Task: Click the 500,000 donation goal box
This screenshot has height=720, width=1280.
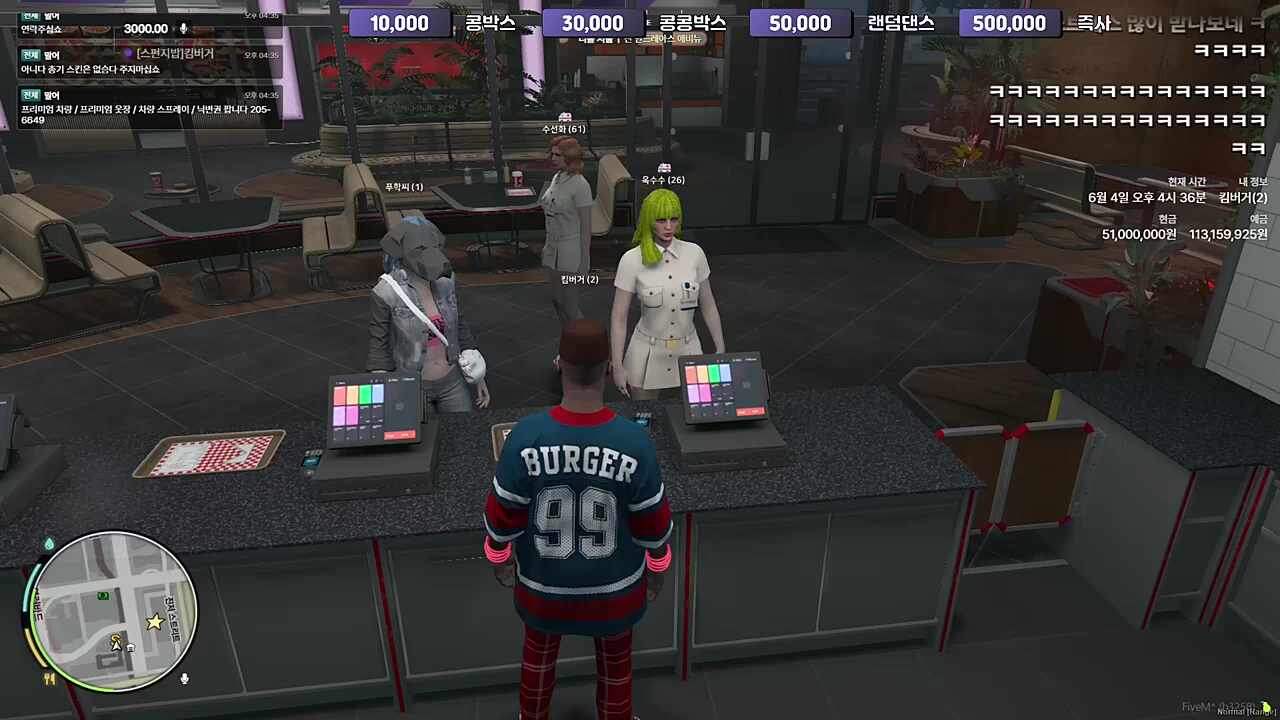Action: (1008, 23)
